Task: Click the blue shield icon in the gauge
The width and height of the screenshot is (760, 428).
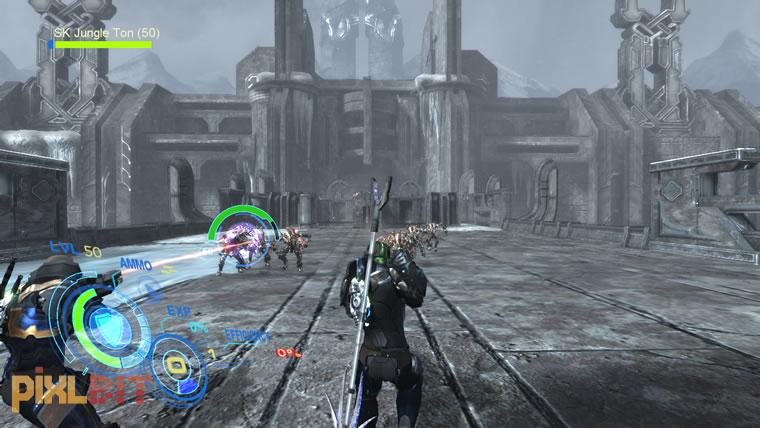Action: (102, 324)
